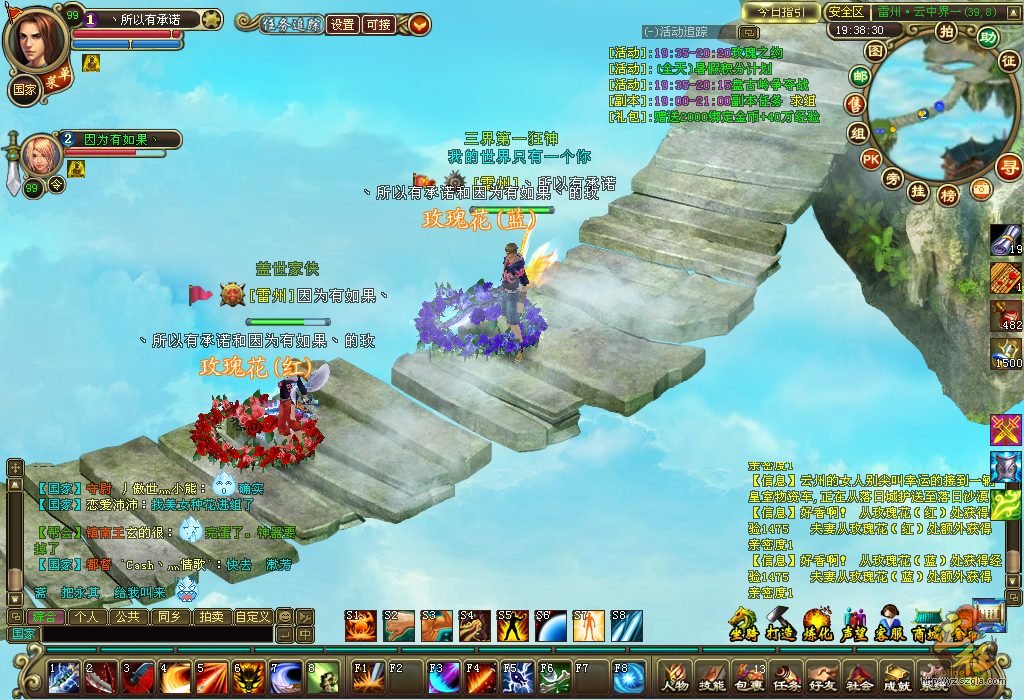Open the chat emoji smiley picker
Screen dimensions: 1024x700
[284, 616]
